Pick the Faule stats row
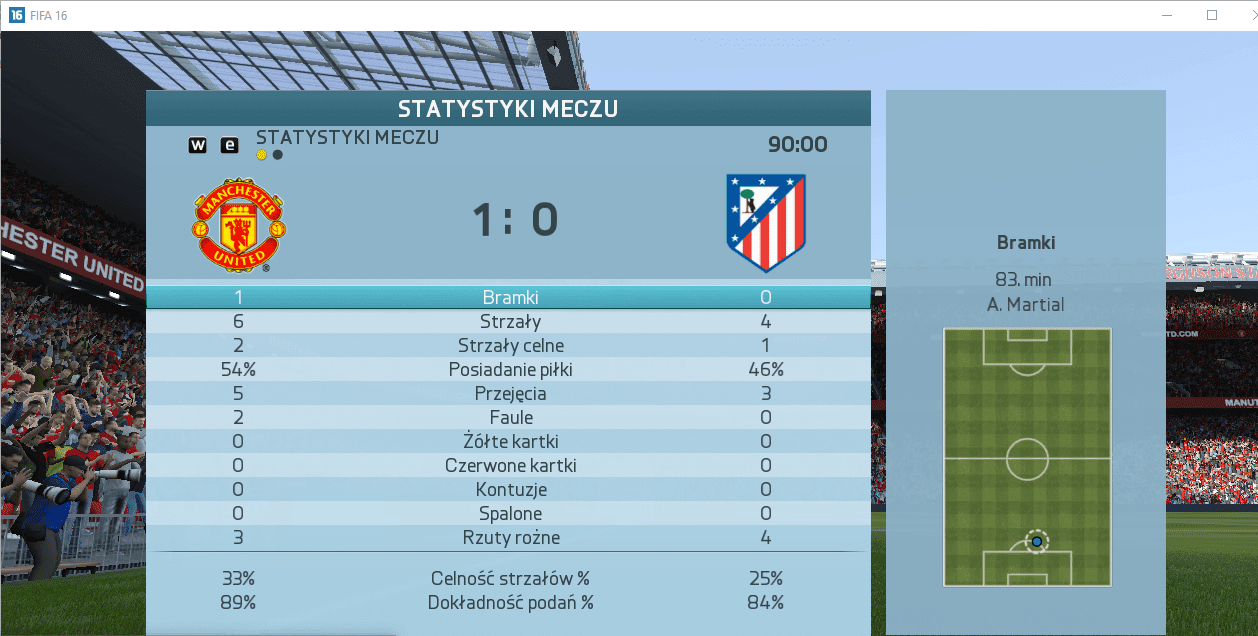1258x636 pixels. click(x=510, y=417)
